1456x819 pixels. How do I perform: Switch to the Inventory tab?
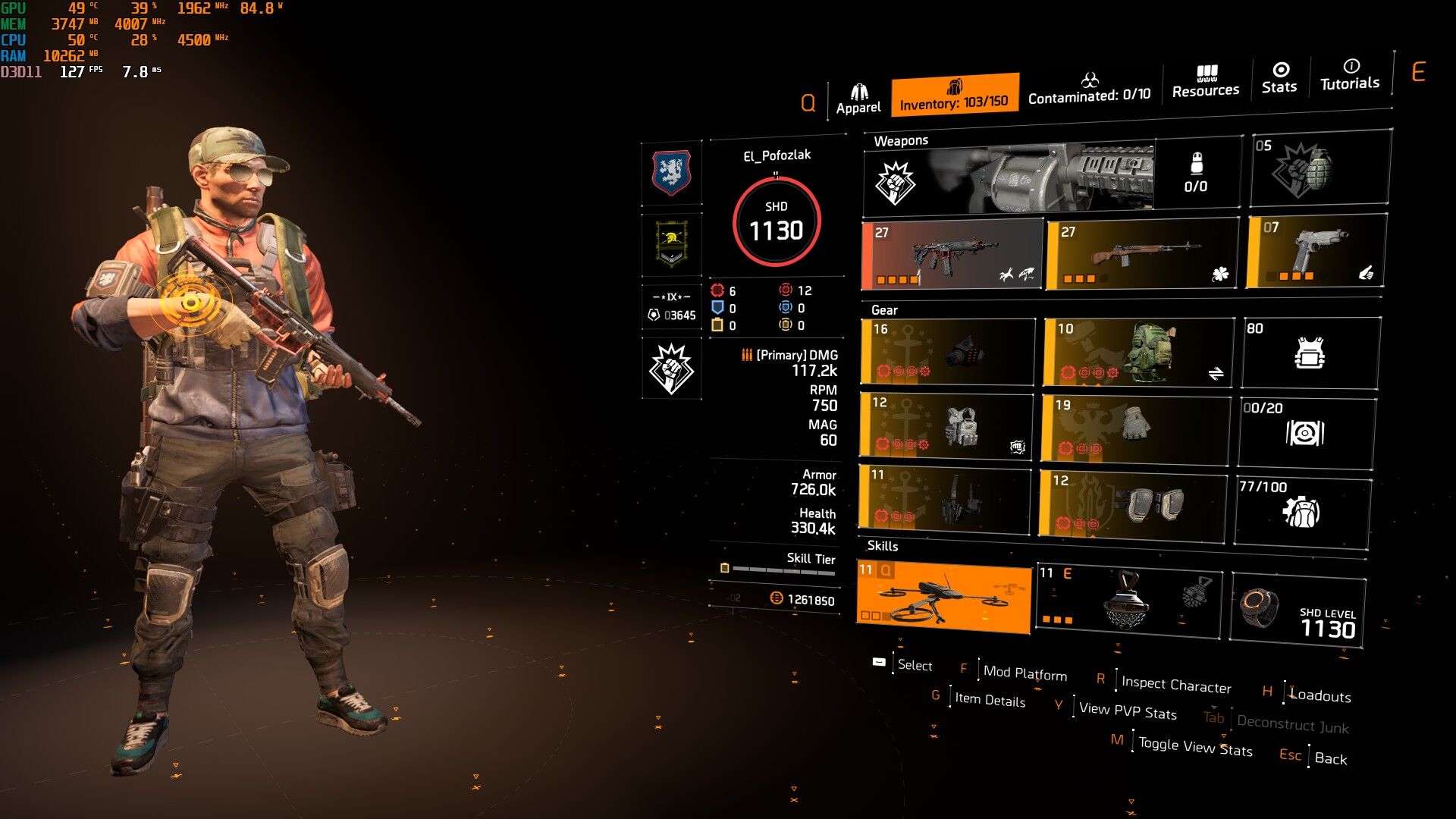(x=954, y=96)
